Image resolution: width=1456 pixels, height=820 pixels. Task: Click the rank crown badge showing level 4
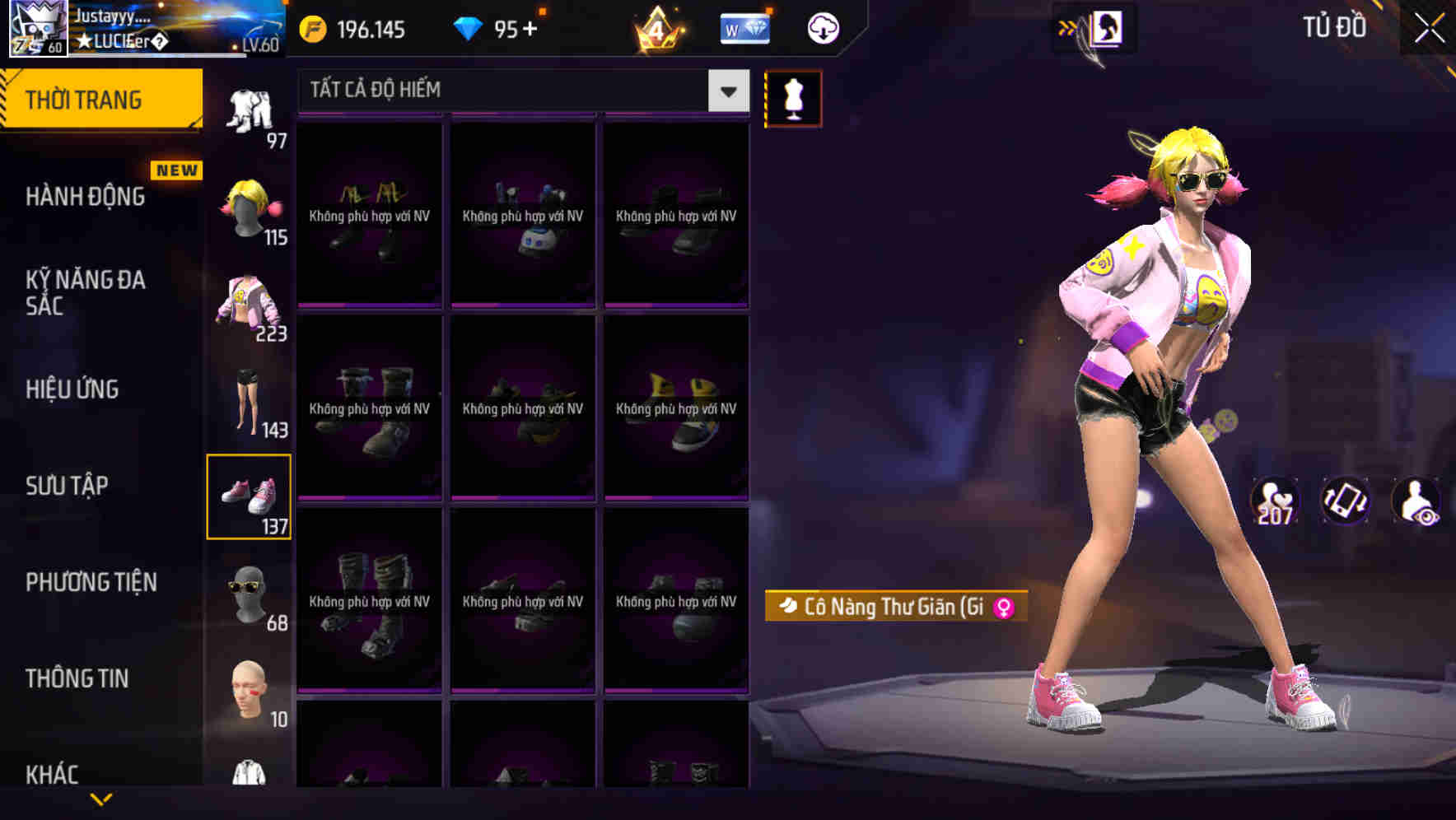pyautogui.click(x=655, y=27)
